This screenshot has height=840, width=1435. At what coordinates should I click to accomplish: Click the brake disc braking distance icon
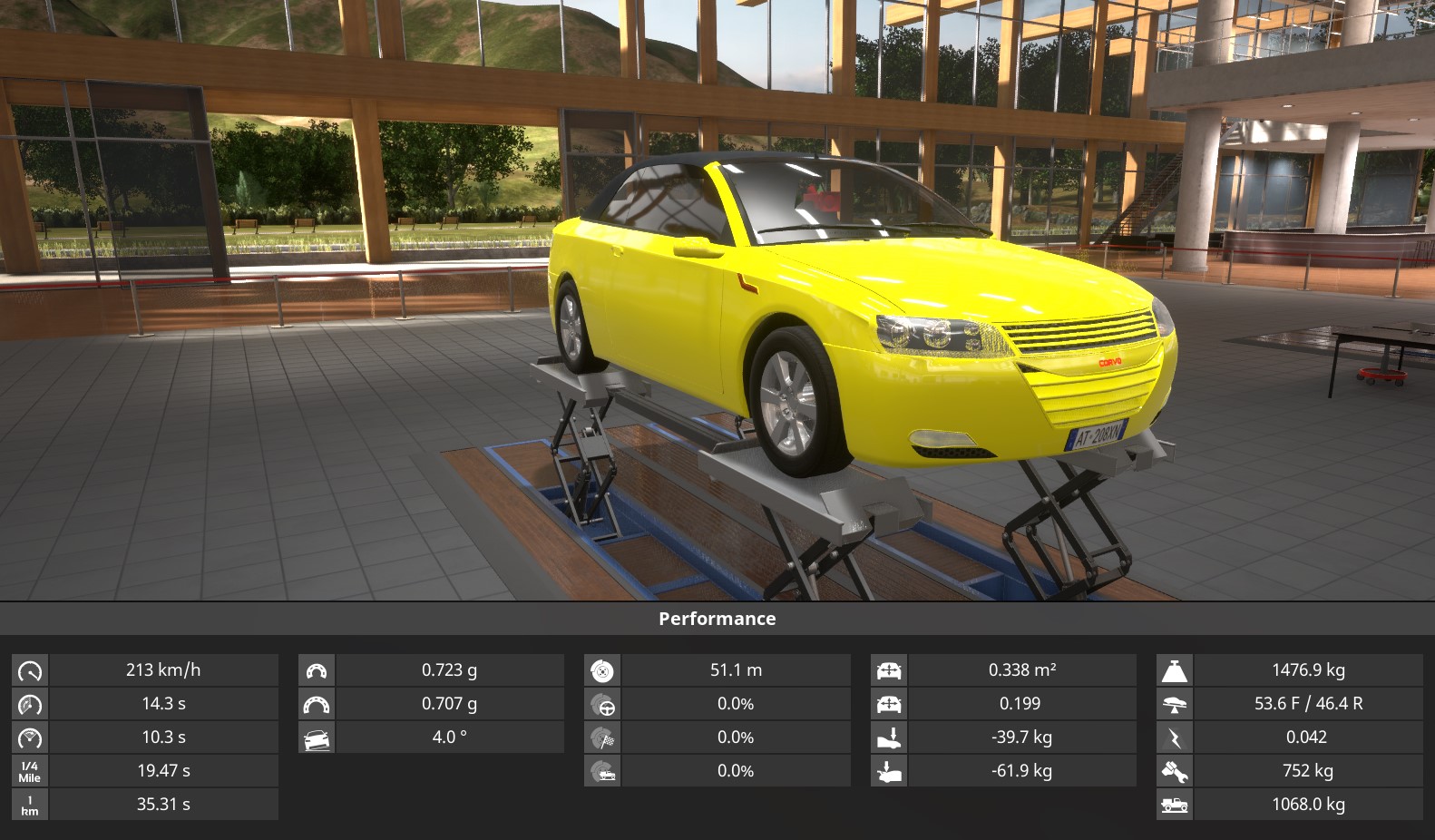tap(602, 670)
